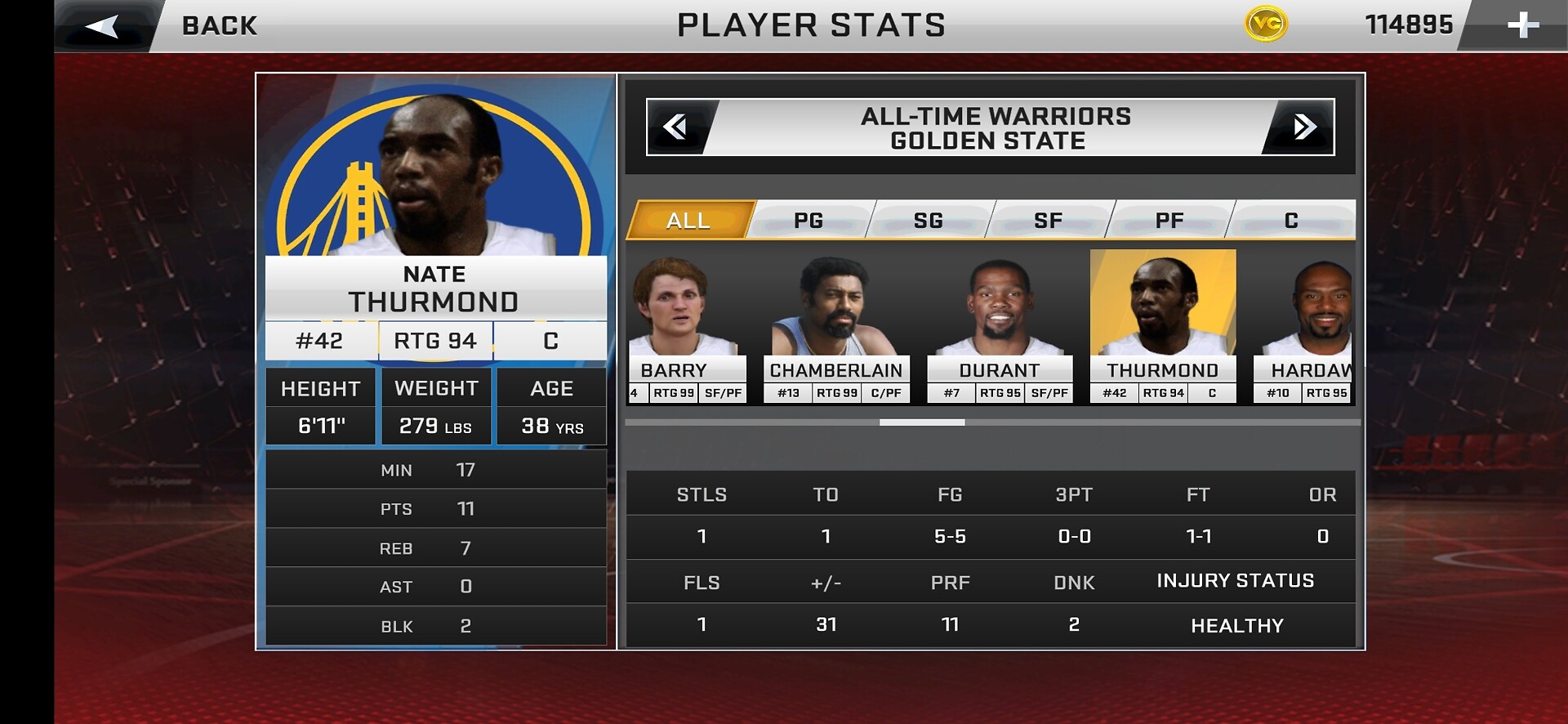Show only SF players tab
The width and height of the screenshot is (1568, 724).
tap(1049, 220)
